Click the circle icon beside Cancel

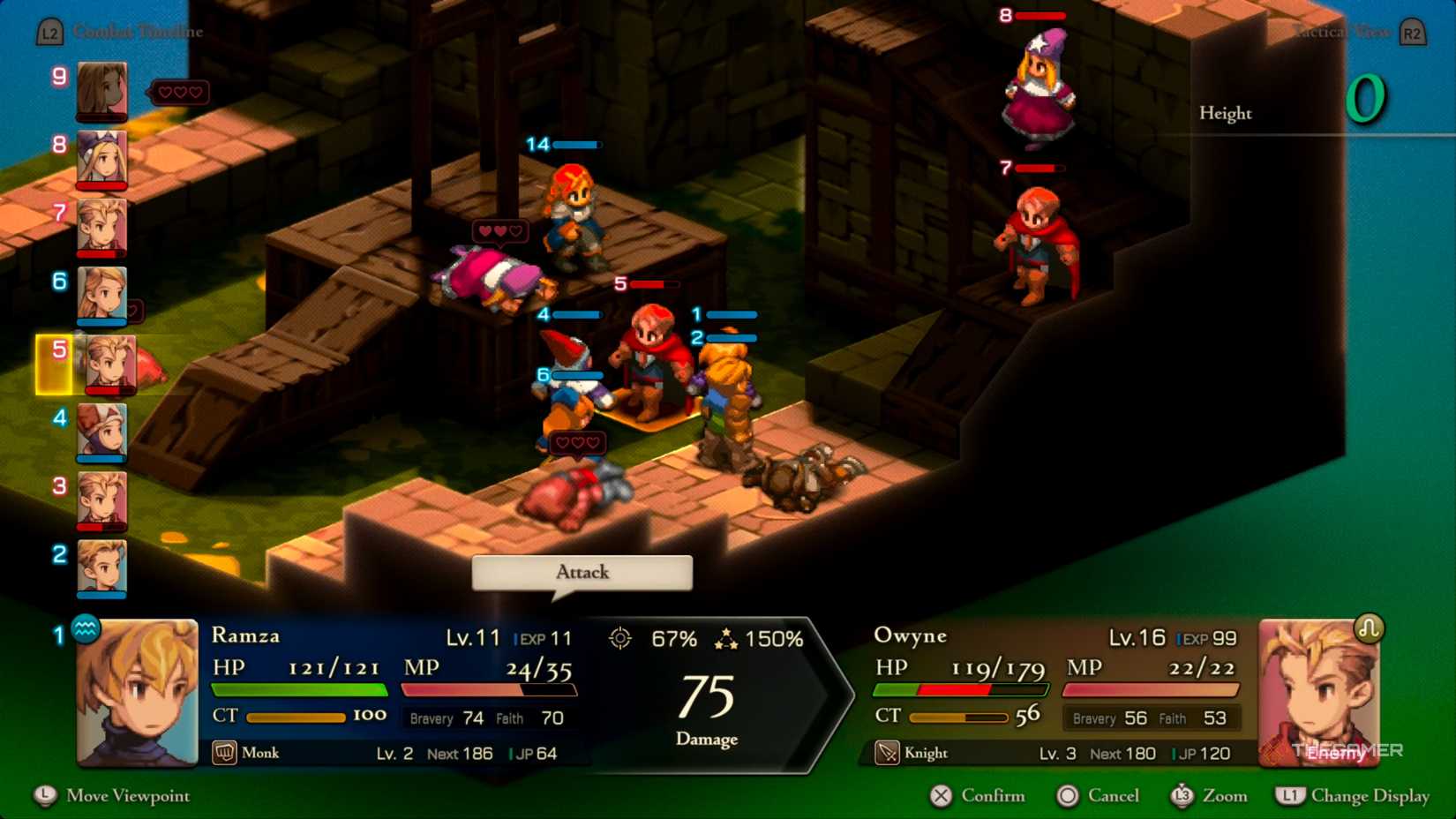(1068, 796)
